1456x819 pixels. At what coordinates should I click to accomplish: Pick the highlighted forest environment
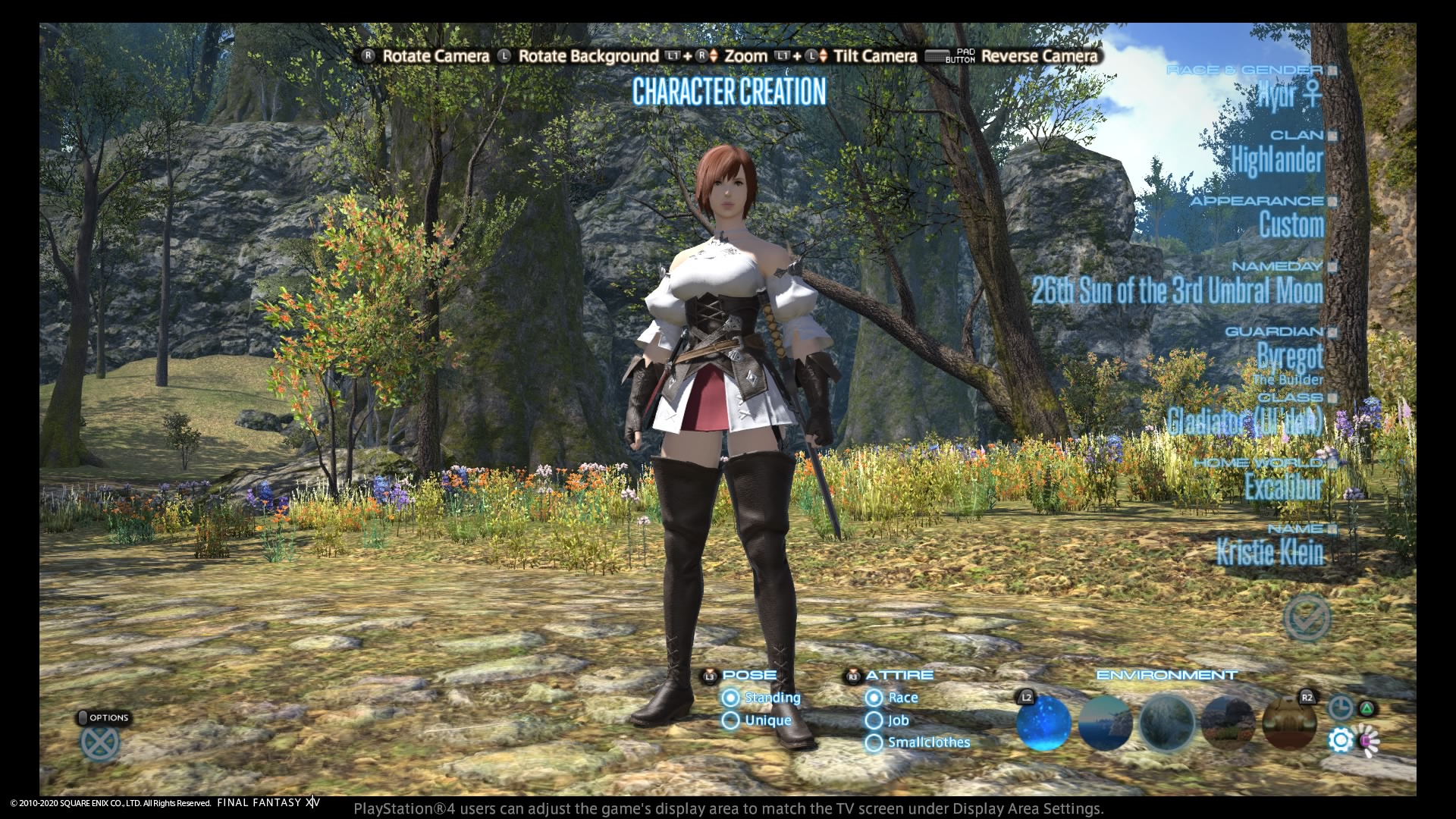(x=1167, y=723)
